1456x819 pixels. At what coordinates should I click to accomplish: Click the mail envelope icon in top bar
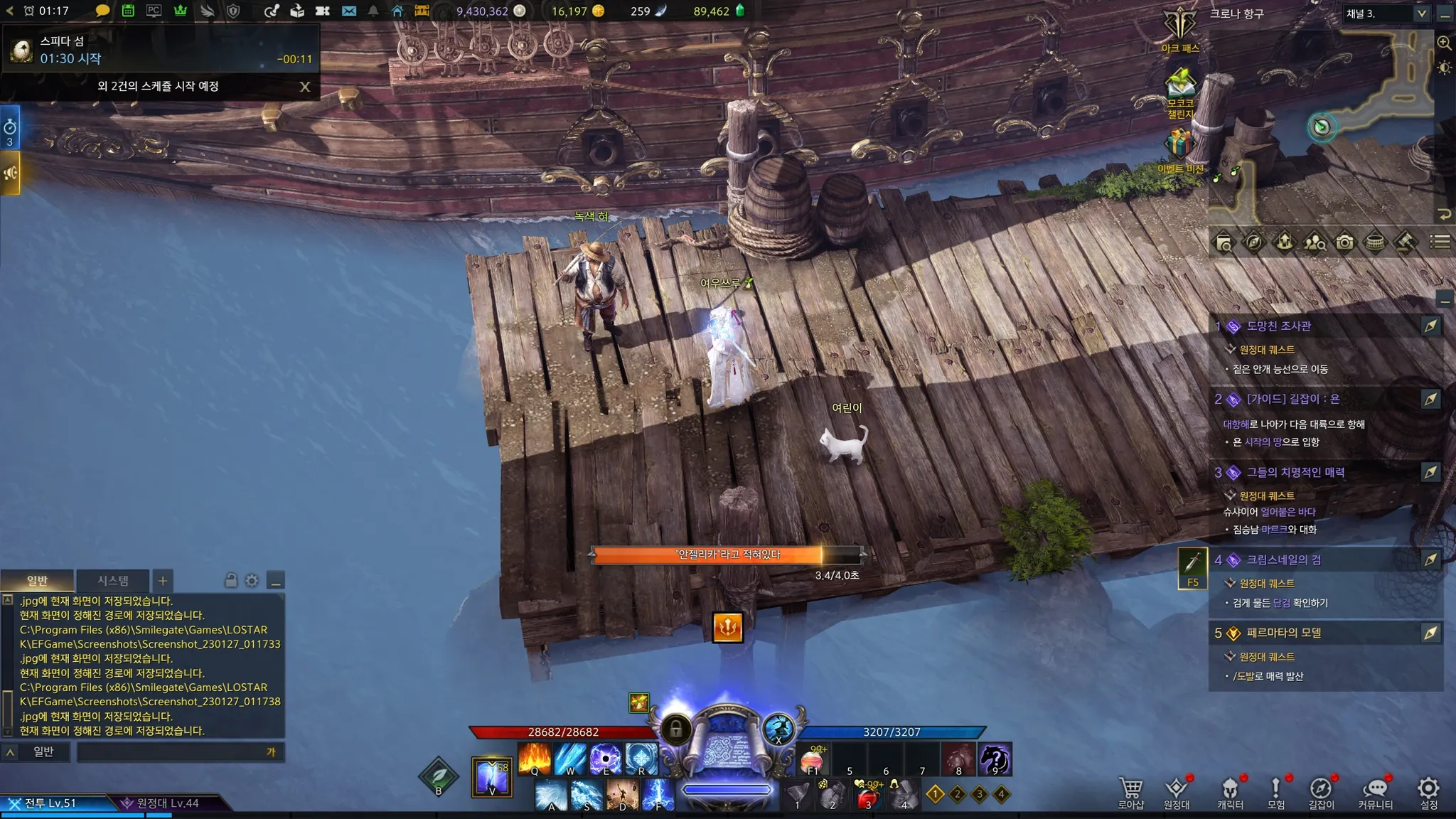pyautogui.click(x=348, y=11)
